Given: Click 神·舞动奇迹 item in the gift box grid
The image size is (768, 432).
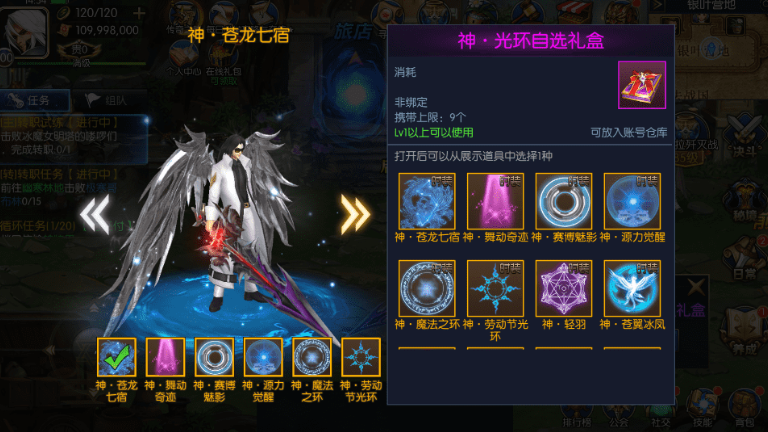Looking at the screenshot, I should (496, 201).
